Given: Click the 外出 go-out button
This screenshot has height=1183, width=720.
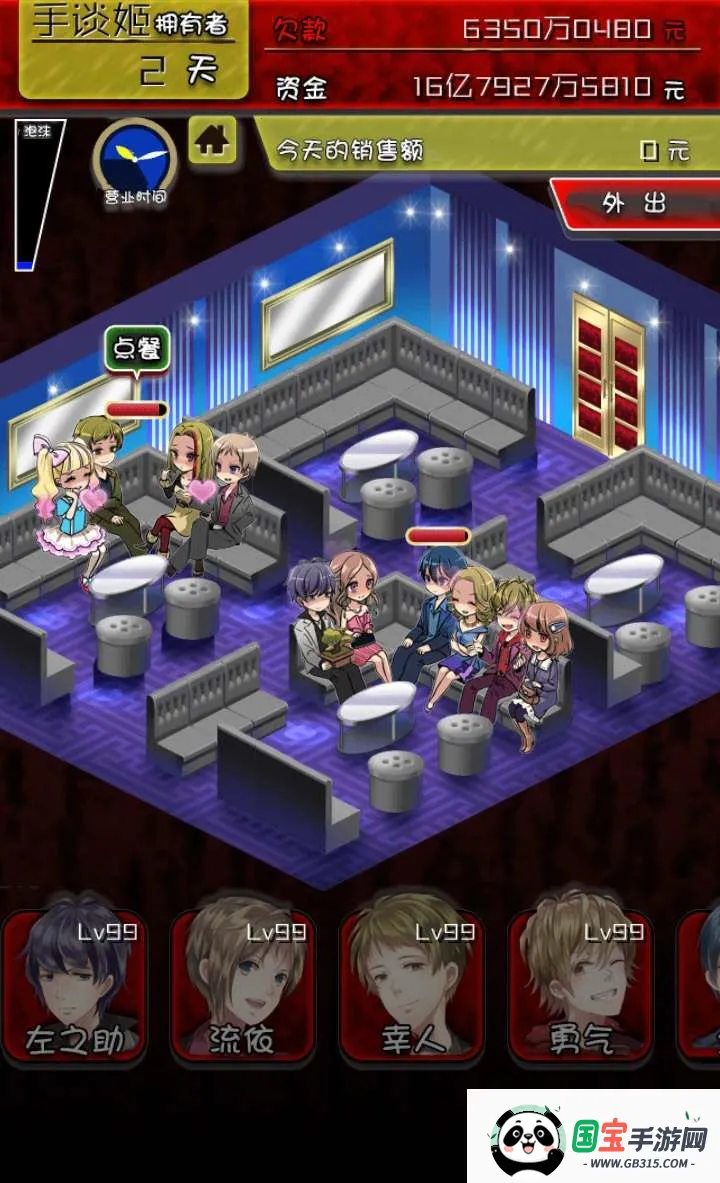Looking at the screenshot, I should [x=636, y=204].
